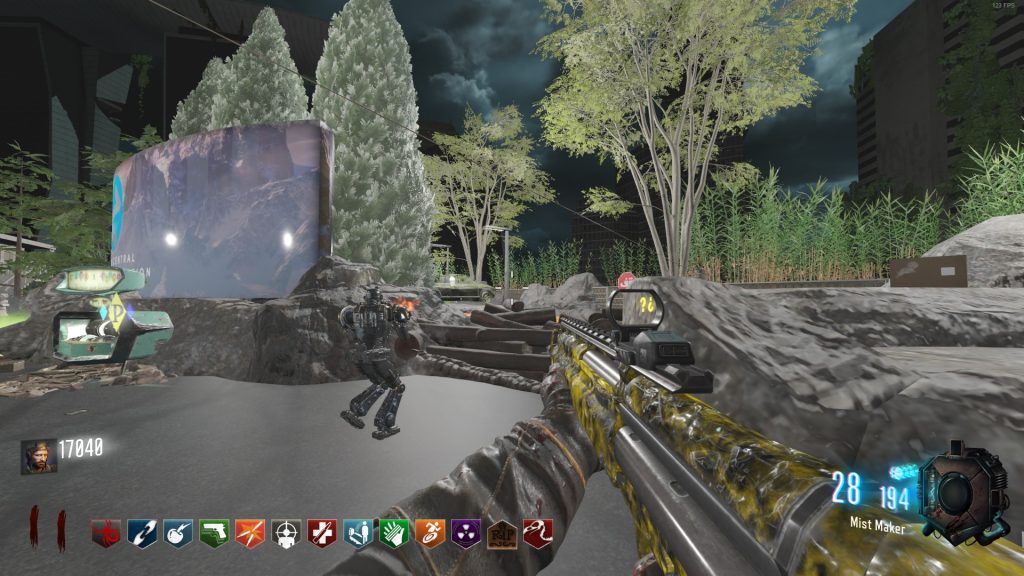Click the brown RIP tombstone perk
The width and height of the screenshot is (1024, 576).
(x=502, y=533)
